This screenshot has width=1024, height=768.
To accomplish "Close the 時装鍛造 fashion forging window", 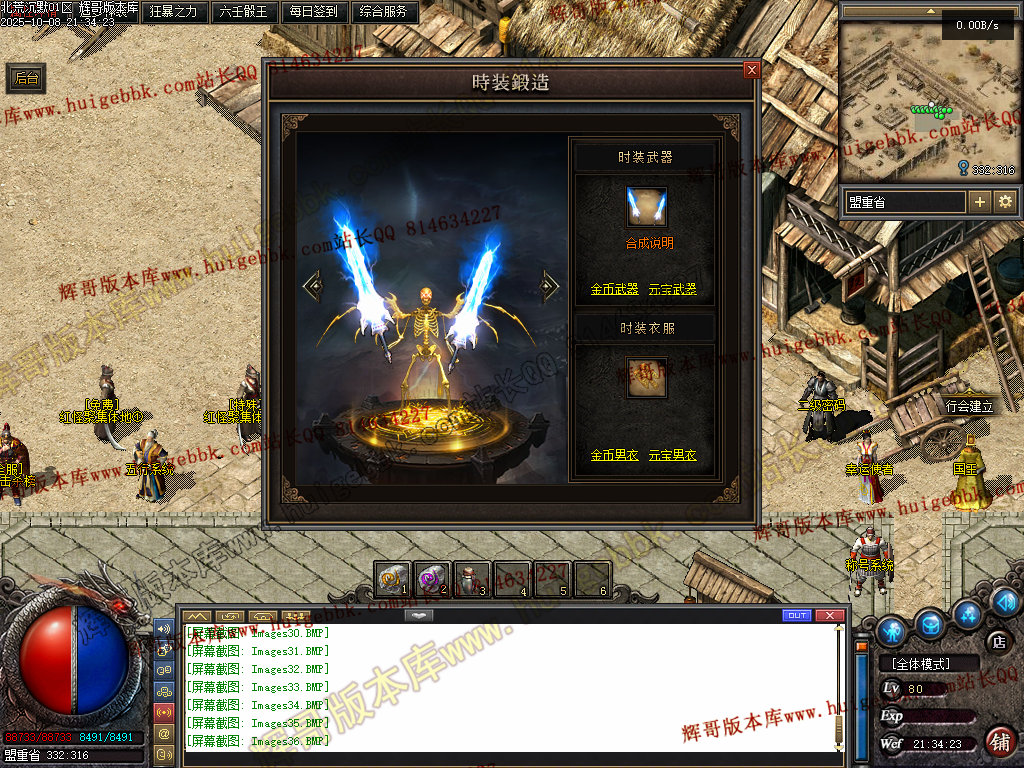I will click(x=751, y=70).
